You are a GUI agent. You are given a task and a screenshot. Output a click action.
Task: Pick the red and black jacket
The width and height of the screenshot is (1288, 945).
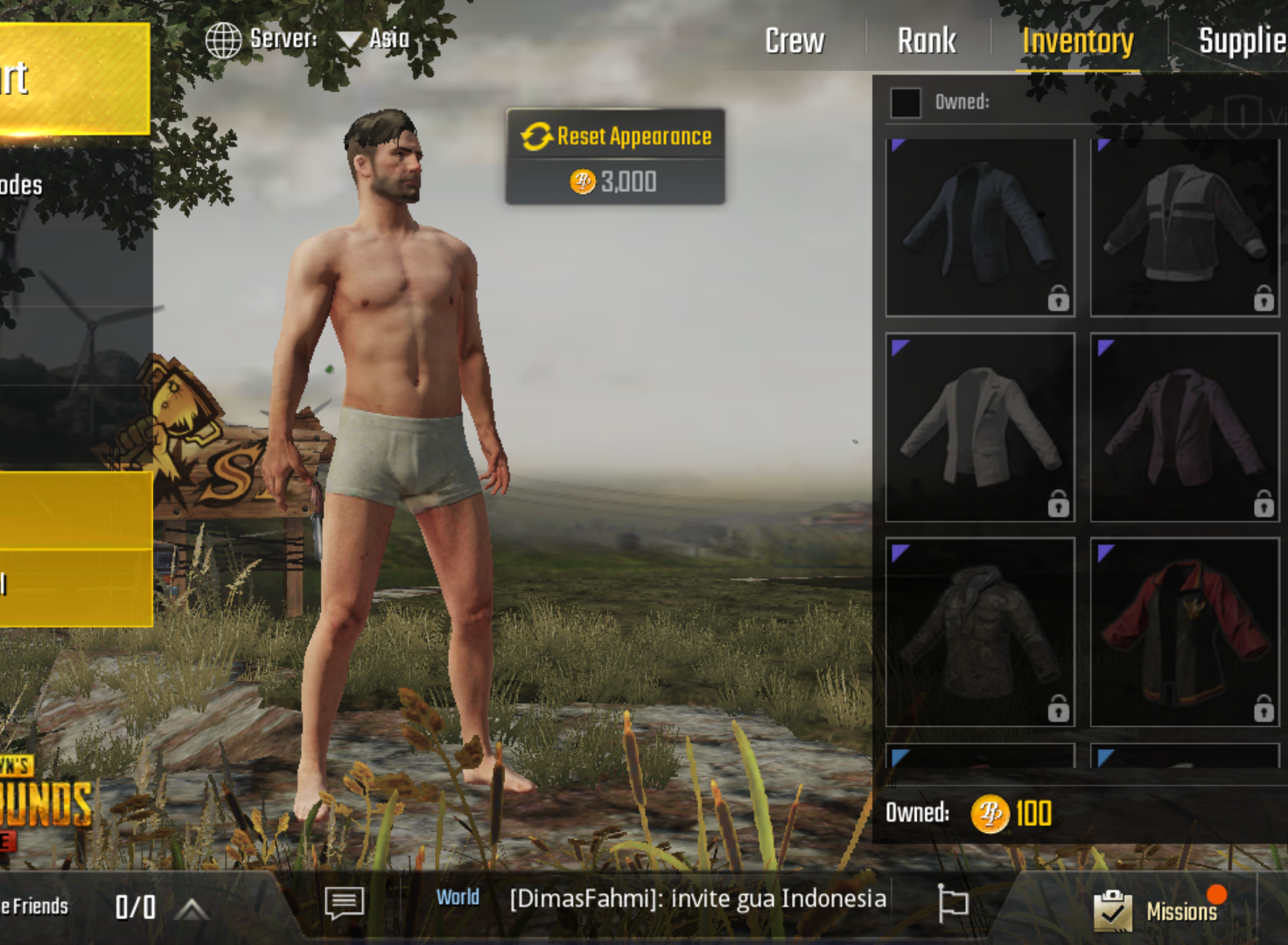[1185, 632]
